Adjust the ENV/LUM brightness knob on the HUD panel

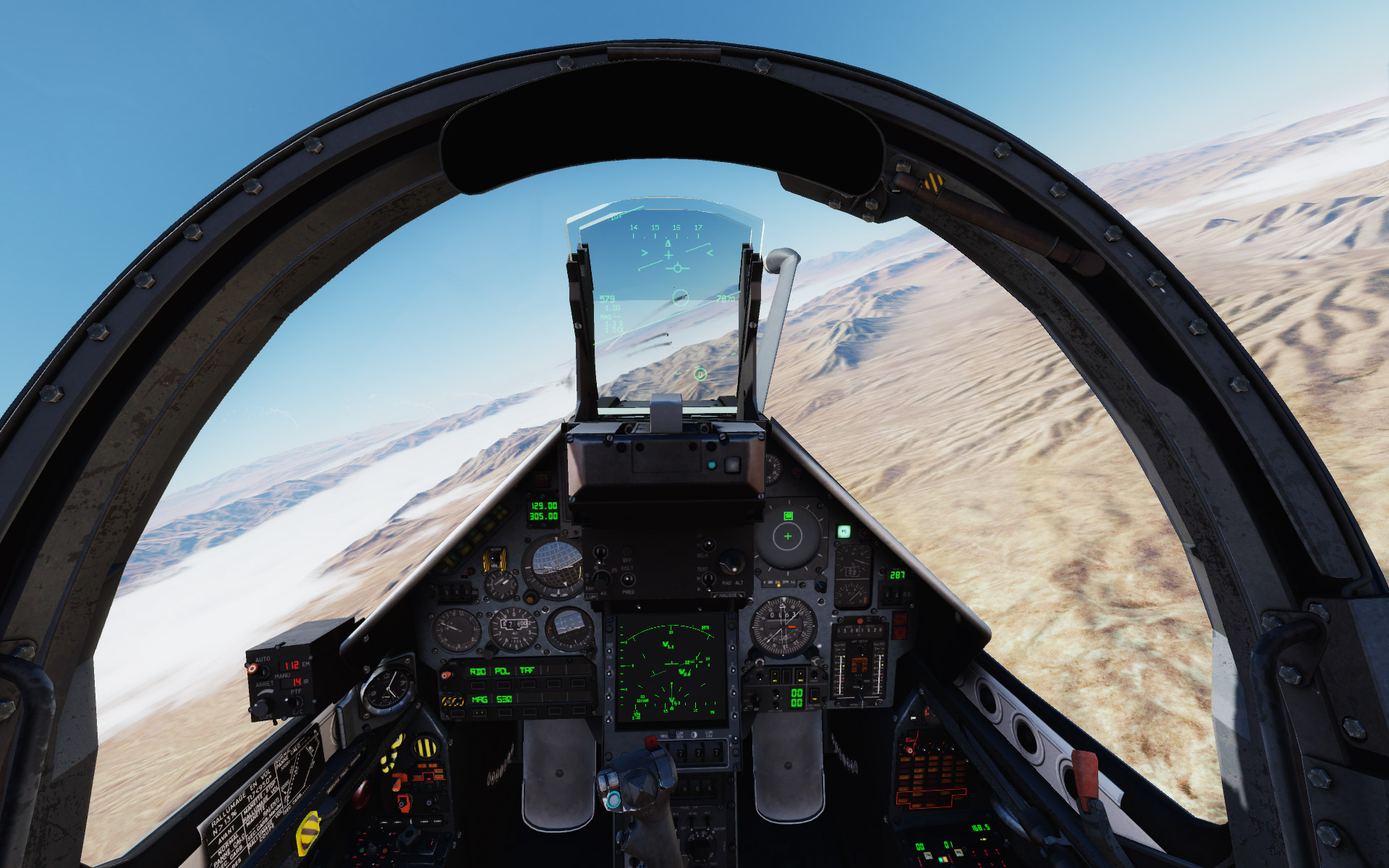point(600,579)
